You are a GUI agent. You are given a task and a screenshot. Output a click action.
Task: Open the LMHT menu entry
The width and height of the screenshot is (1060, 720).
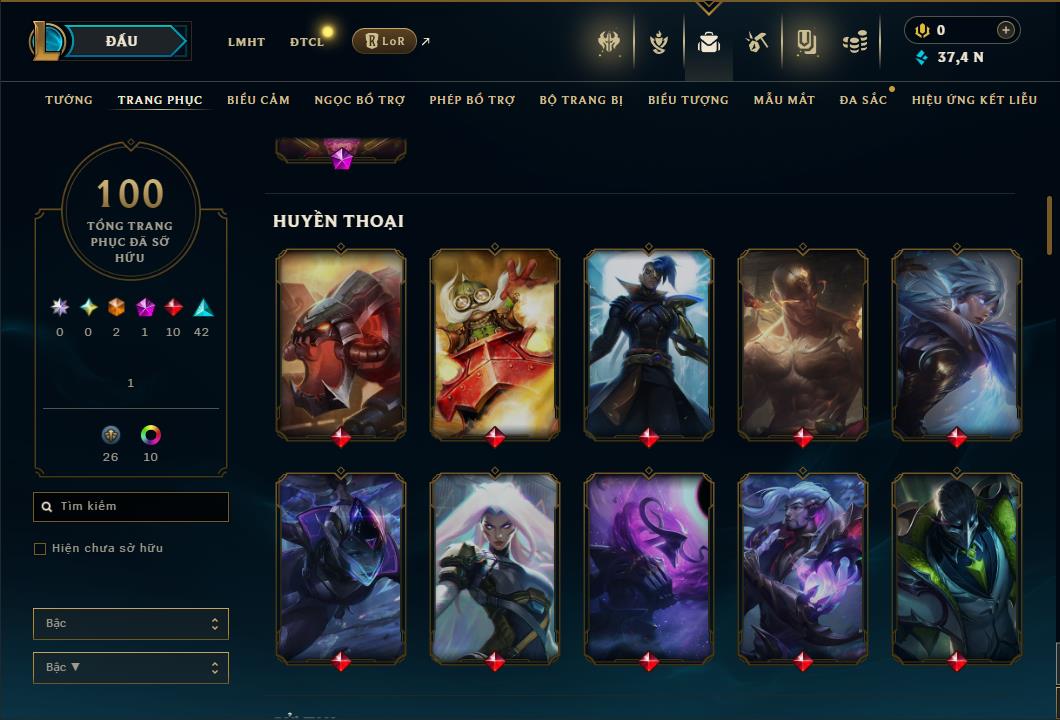pyautogui.click(x=246, y=42)
